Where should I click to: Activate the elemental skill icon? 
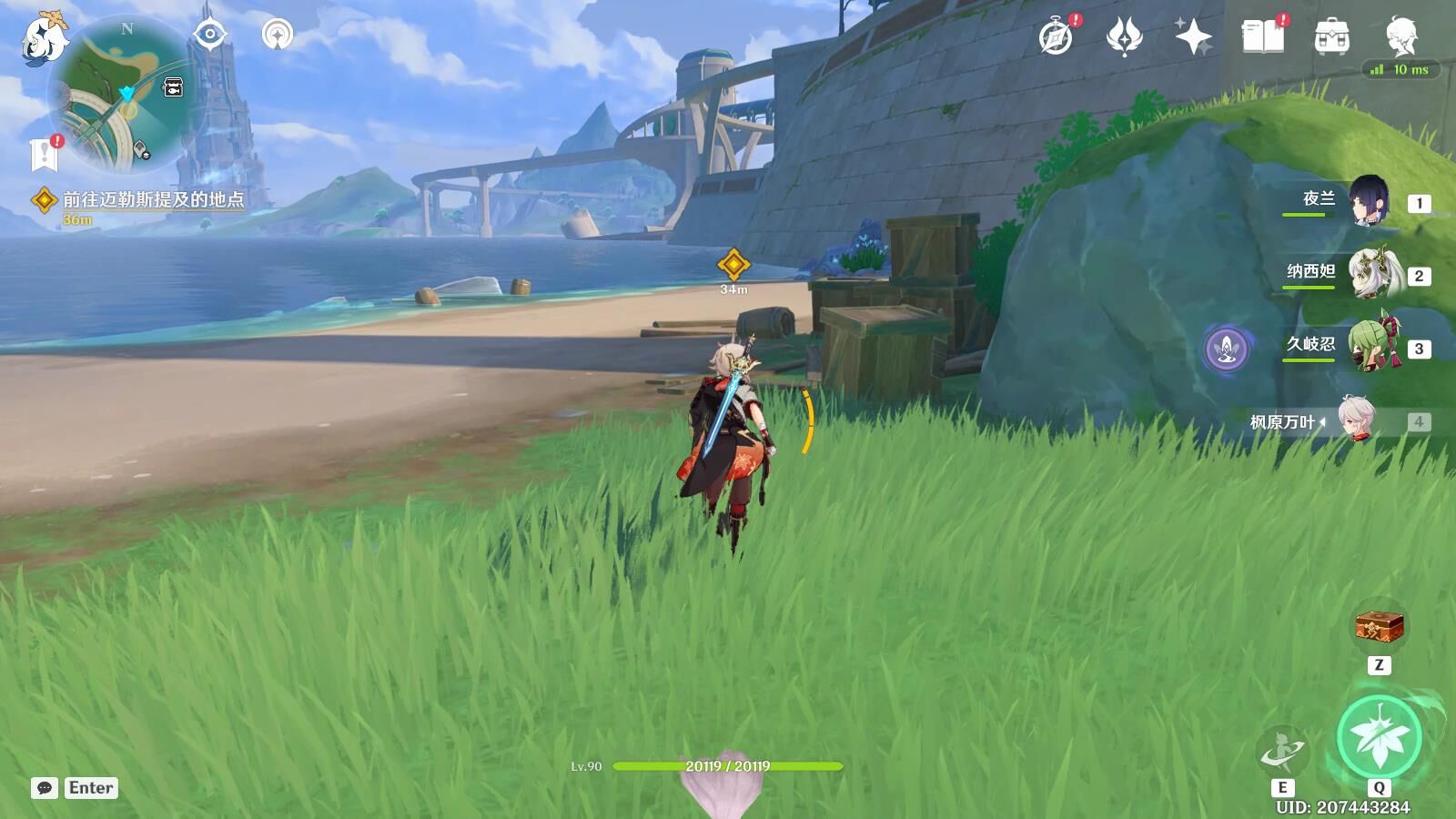click(1282, 752)
